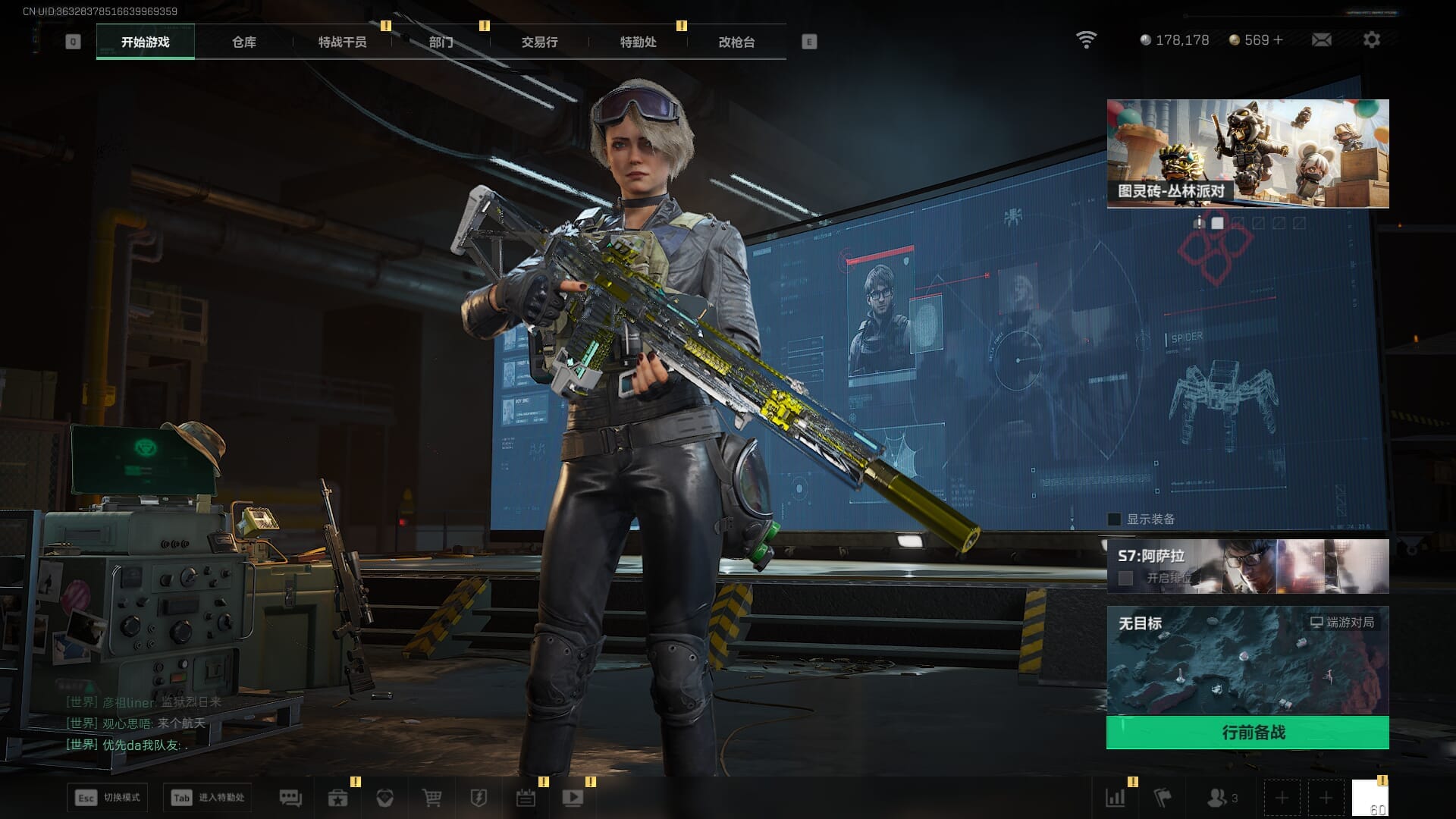Select the 无目标 map card
Screen dimensions: 1456x819
click(x=1247, y=660)
